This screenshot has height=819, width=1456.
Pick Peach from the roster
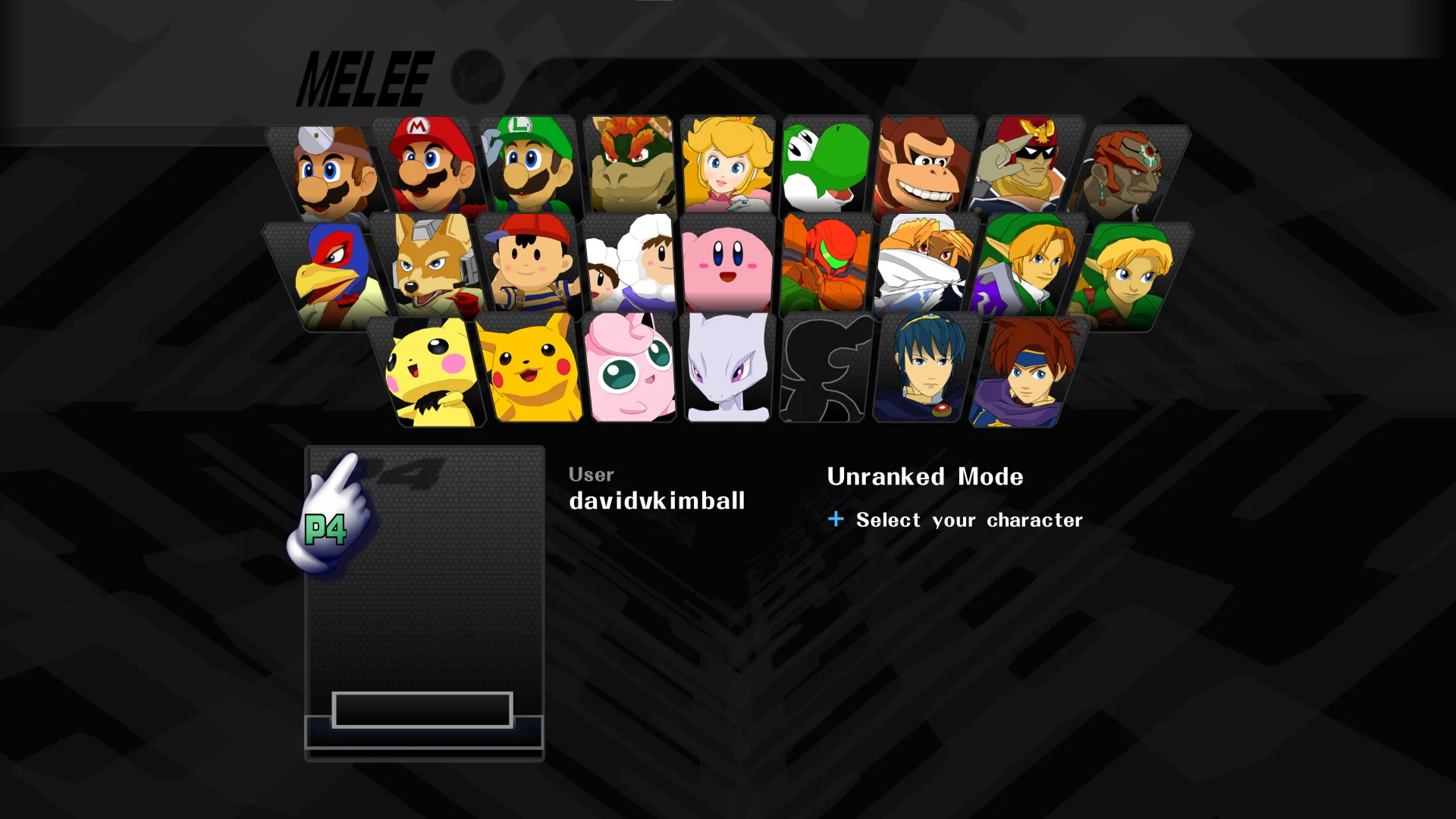click(726, 167)
